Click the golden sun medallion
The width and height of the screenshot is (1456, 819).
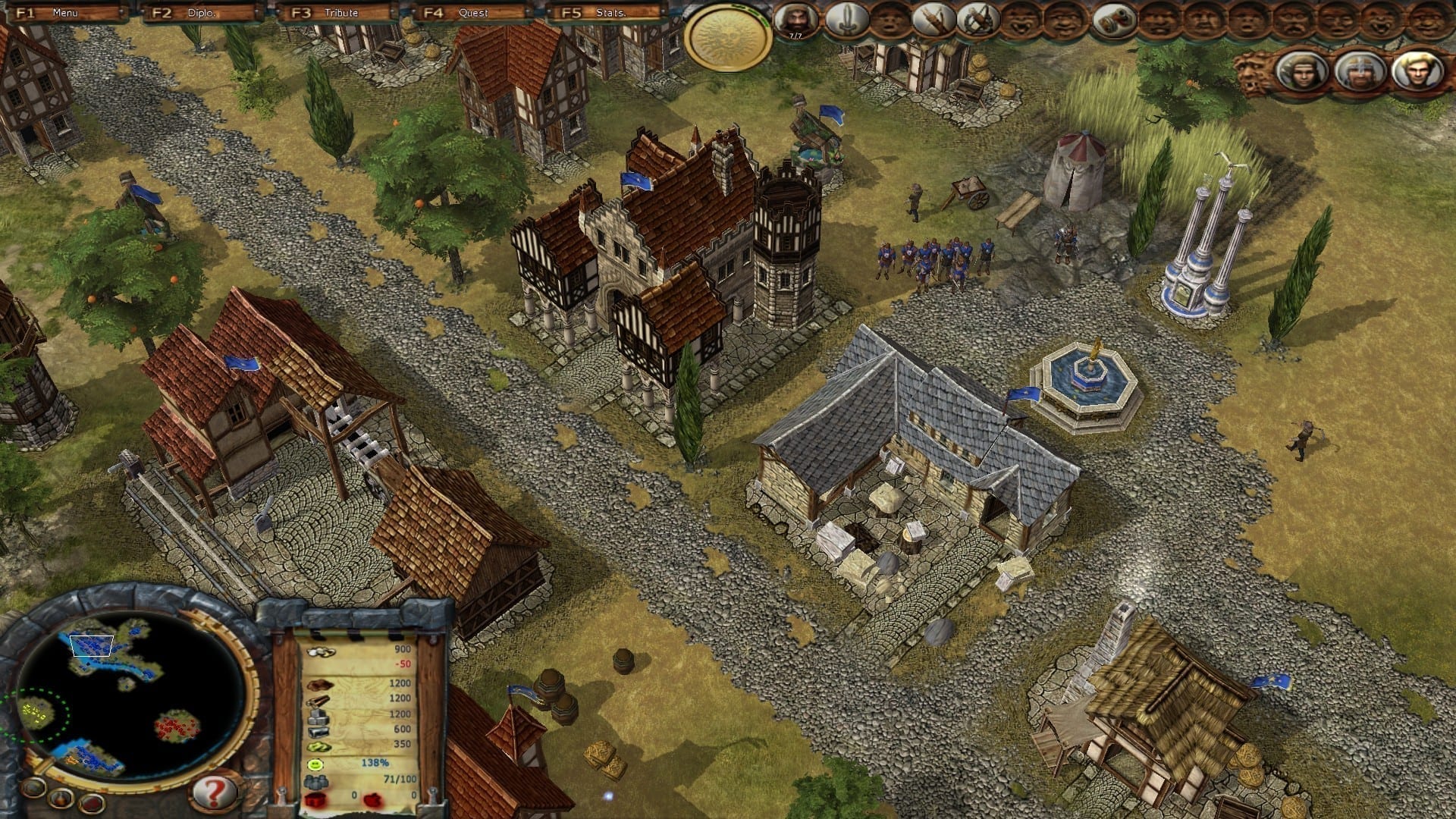coord(727,38)
